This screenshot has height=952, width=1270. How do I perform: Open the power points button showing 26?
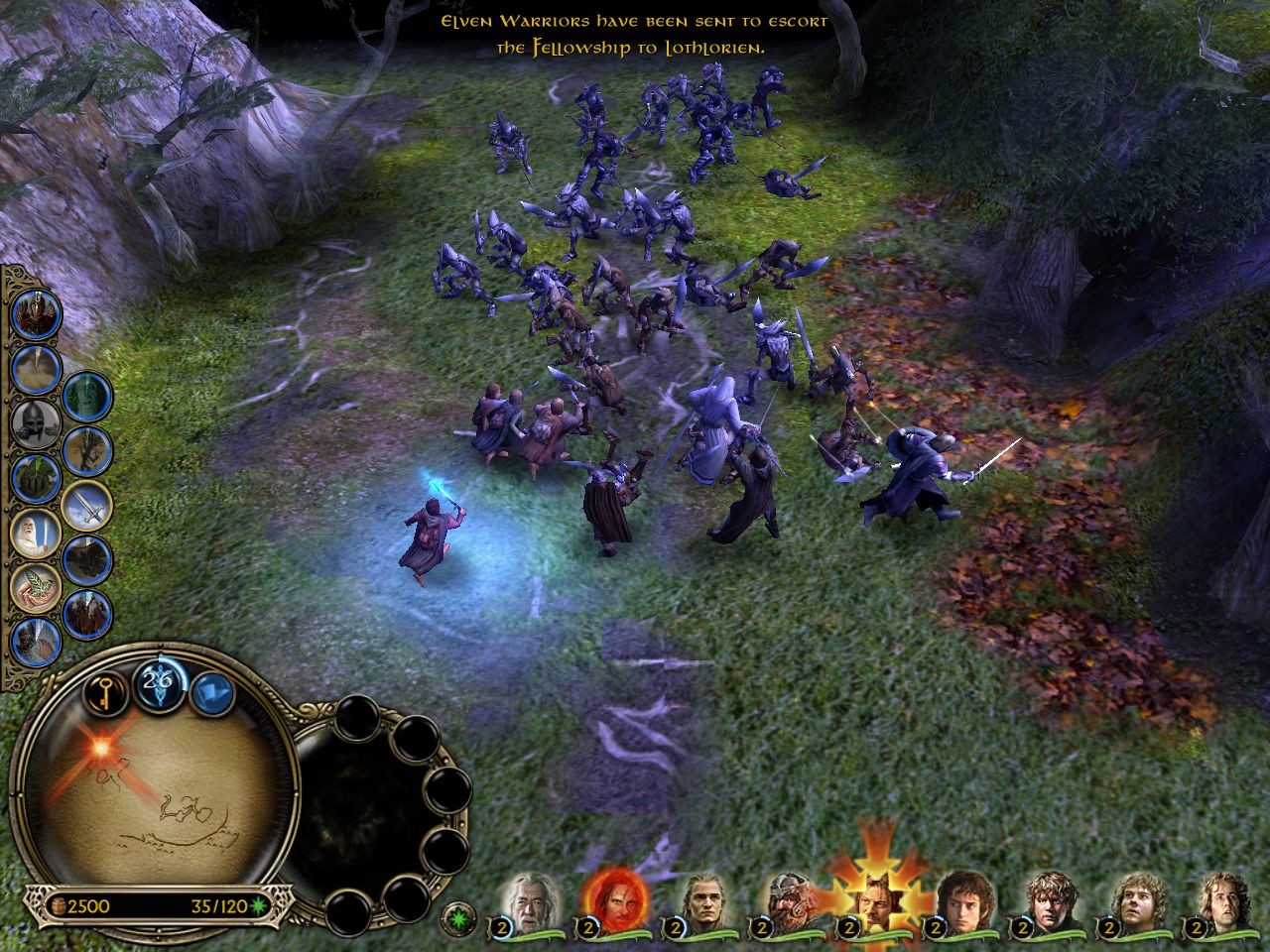point(156,682)
